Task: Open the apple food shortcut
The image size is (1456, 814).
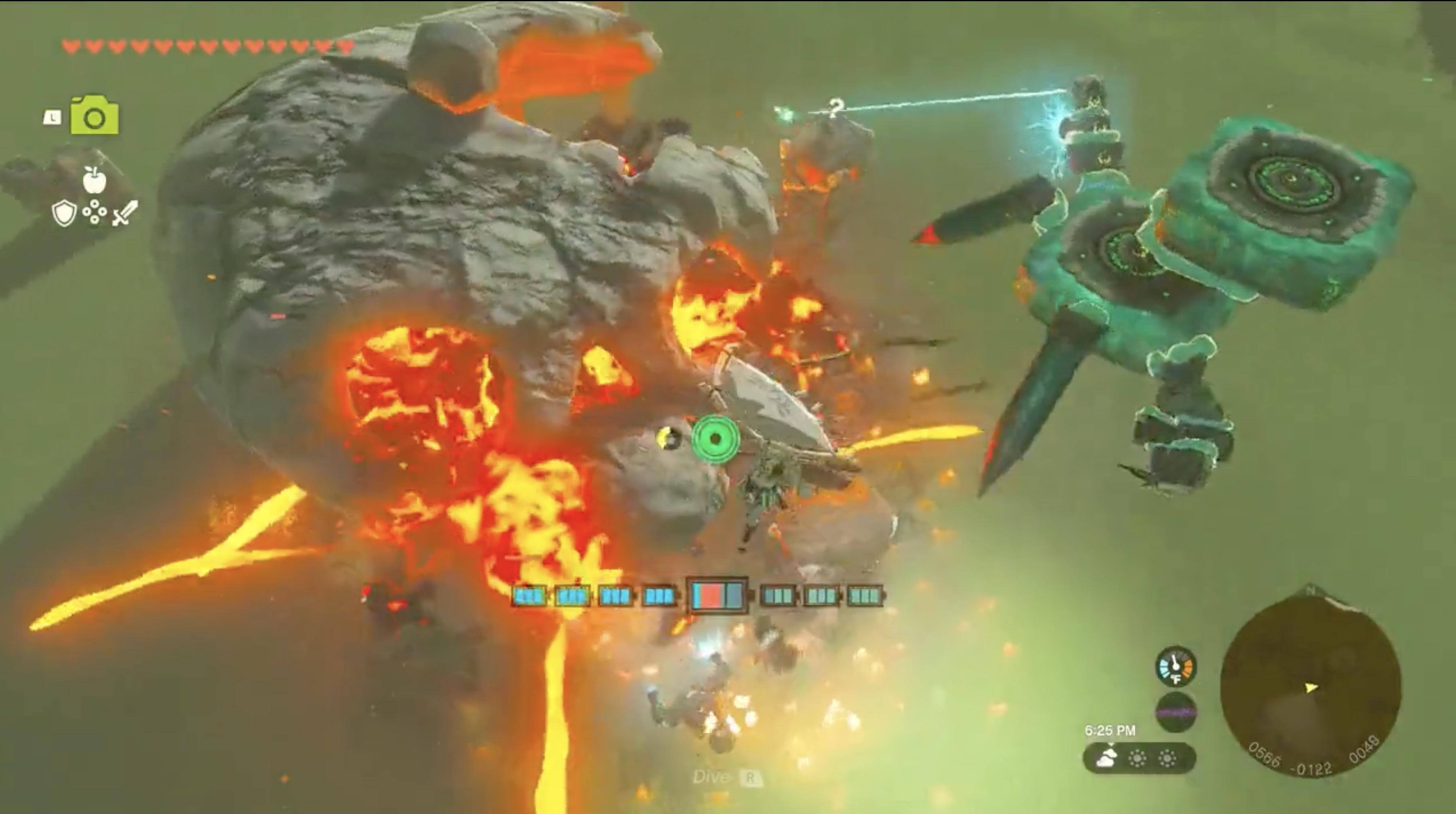Action: (x=94, y=180)
